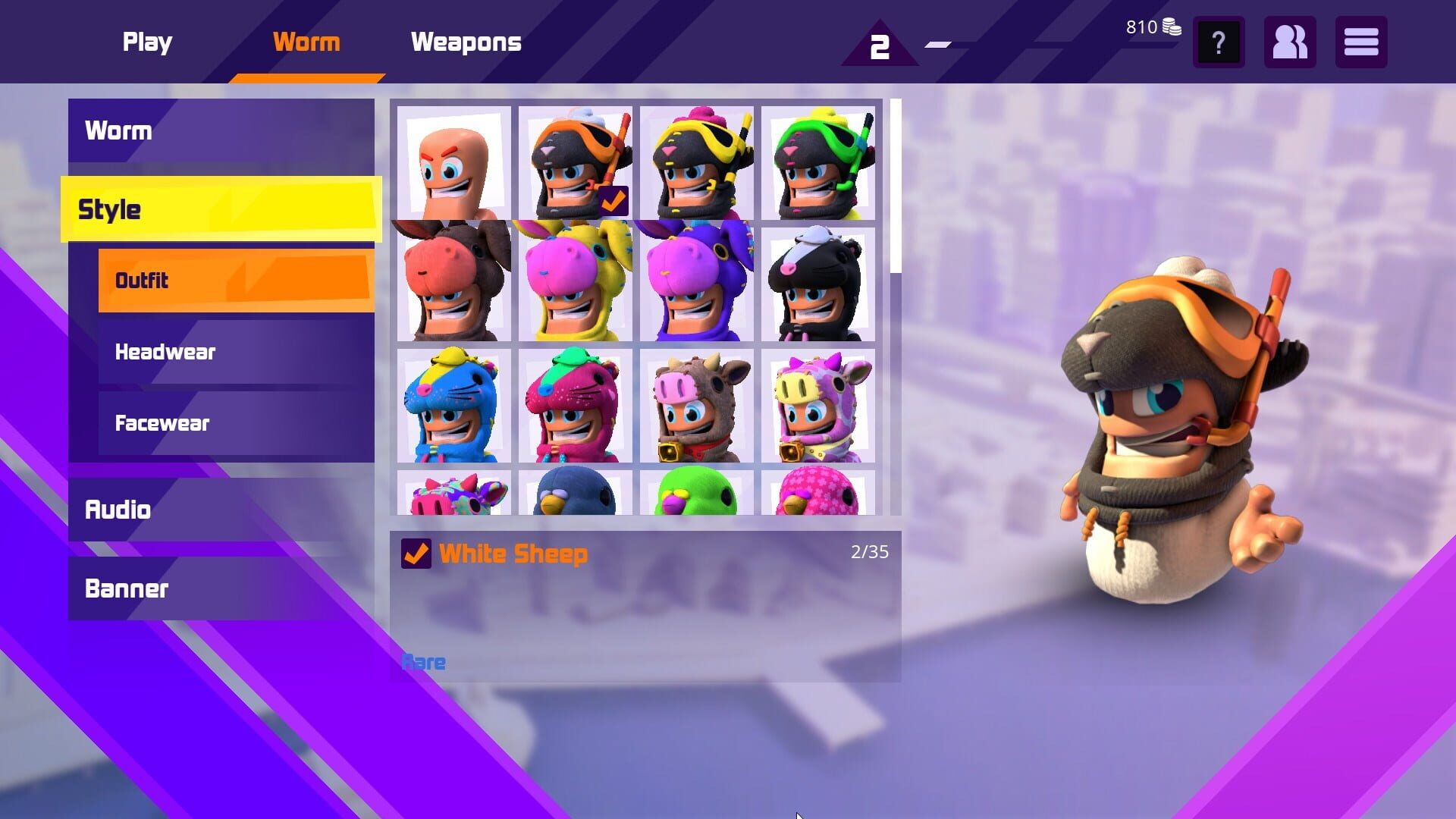The image size is (1456, 819).
Task: Open the friends list icon
Action: (x=1289, y=43)
